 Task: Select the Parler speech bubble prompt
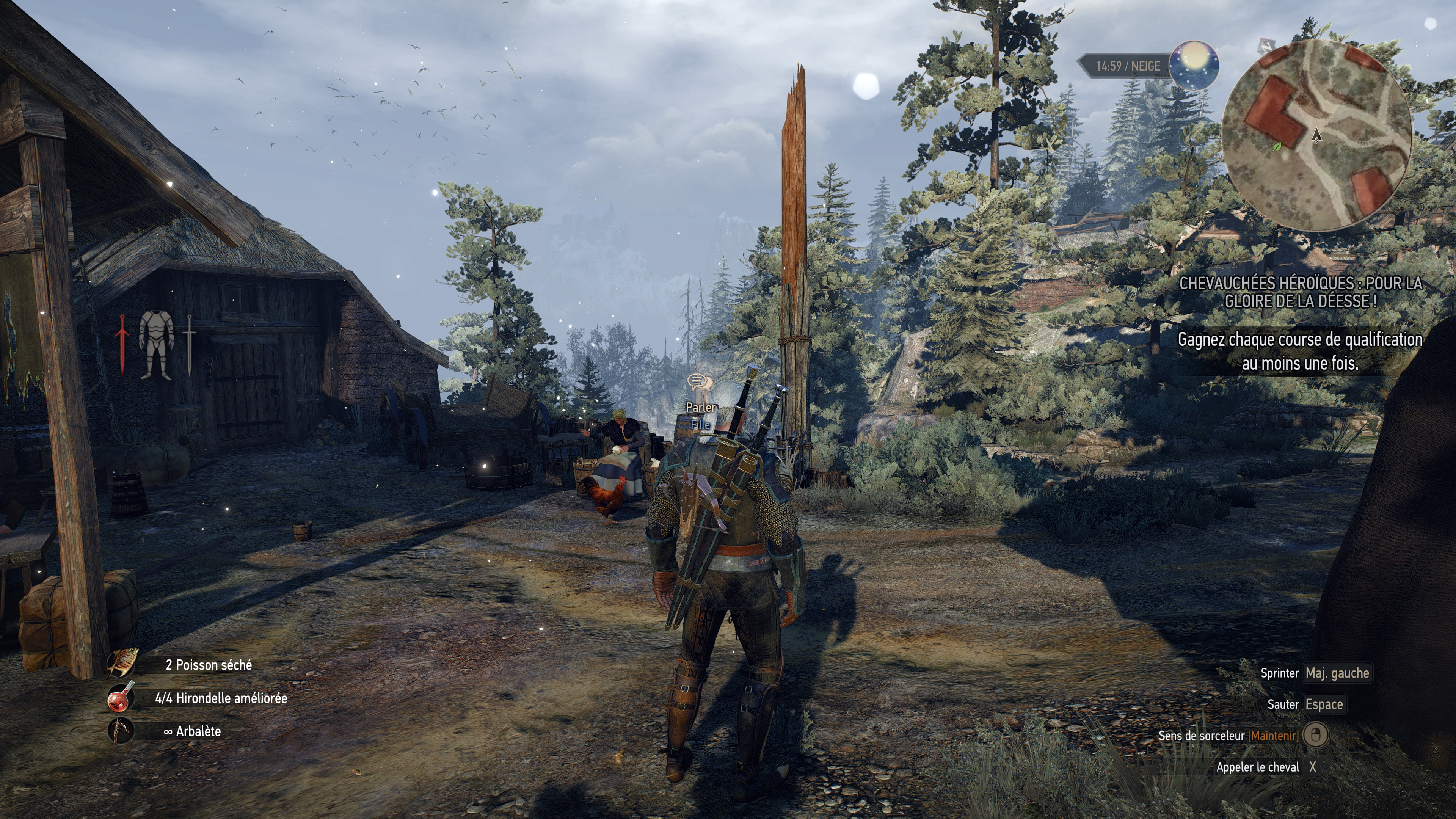(x=697, y=382)
